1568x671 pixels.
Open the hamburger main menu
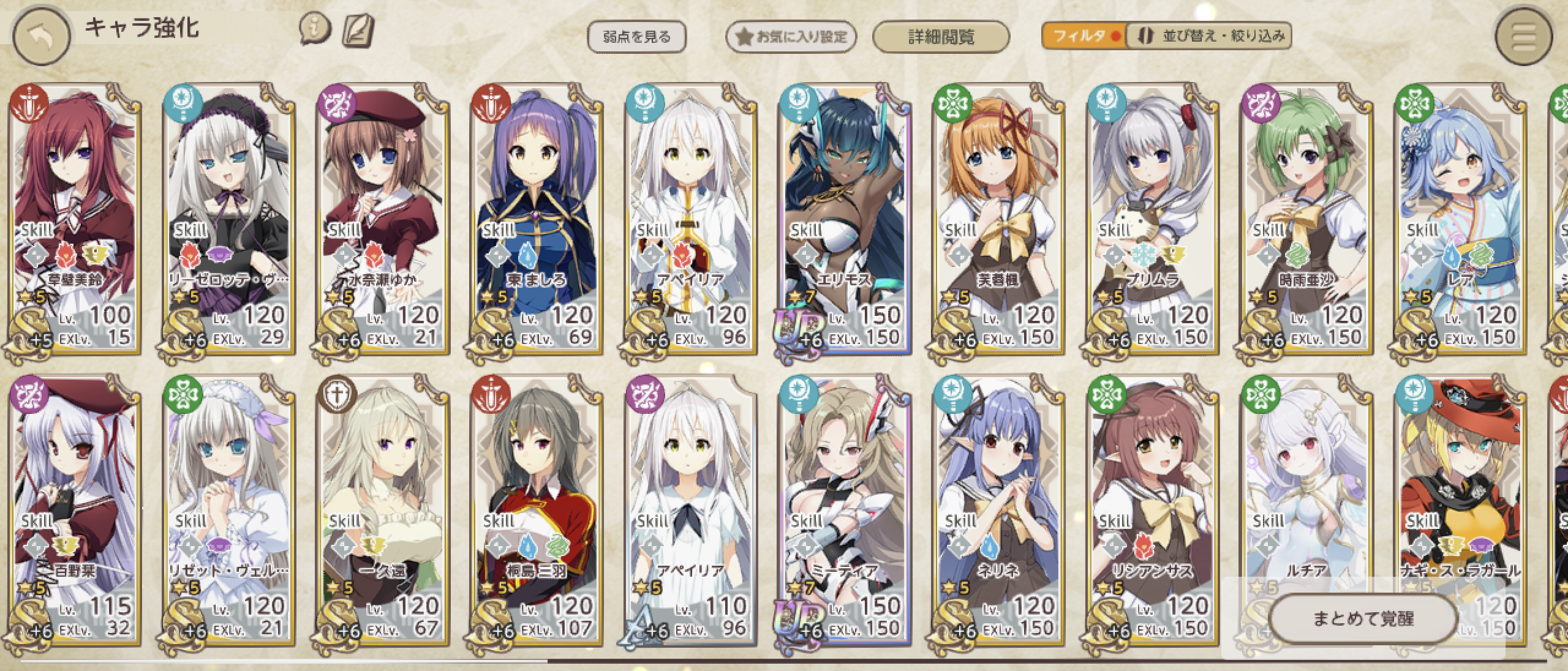(x=1523, y=38)
